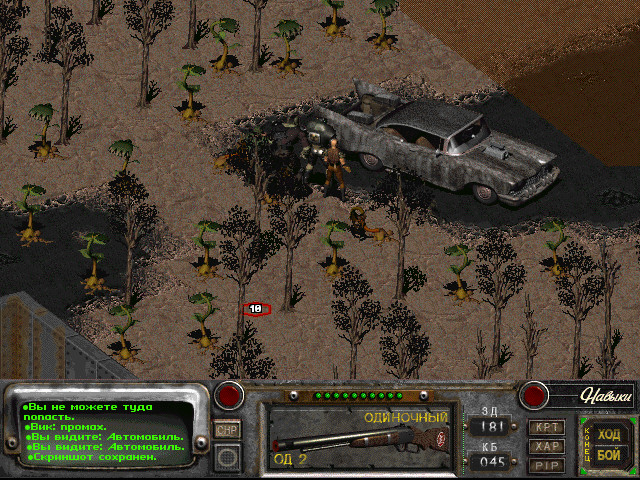The width and height of the screenshot is (640, 480).
Task: Open options via the round button below СНР
Action: pyautogui.click(x=227, y=456)
